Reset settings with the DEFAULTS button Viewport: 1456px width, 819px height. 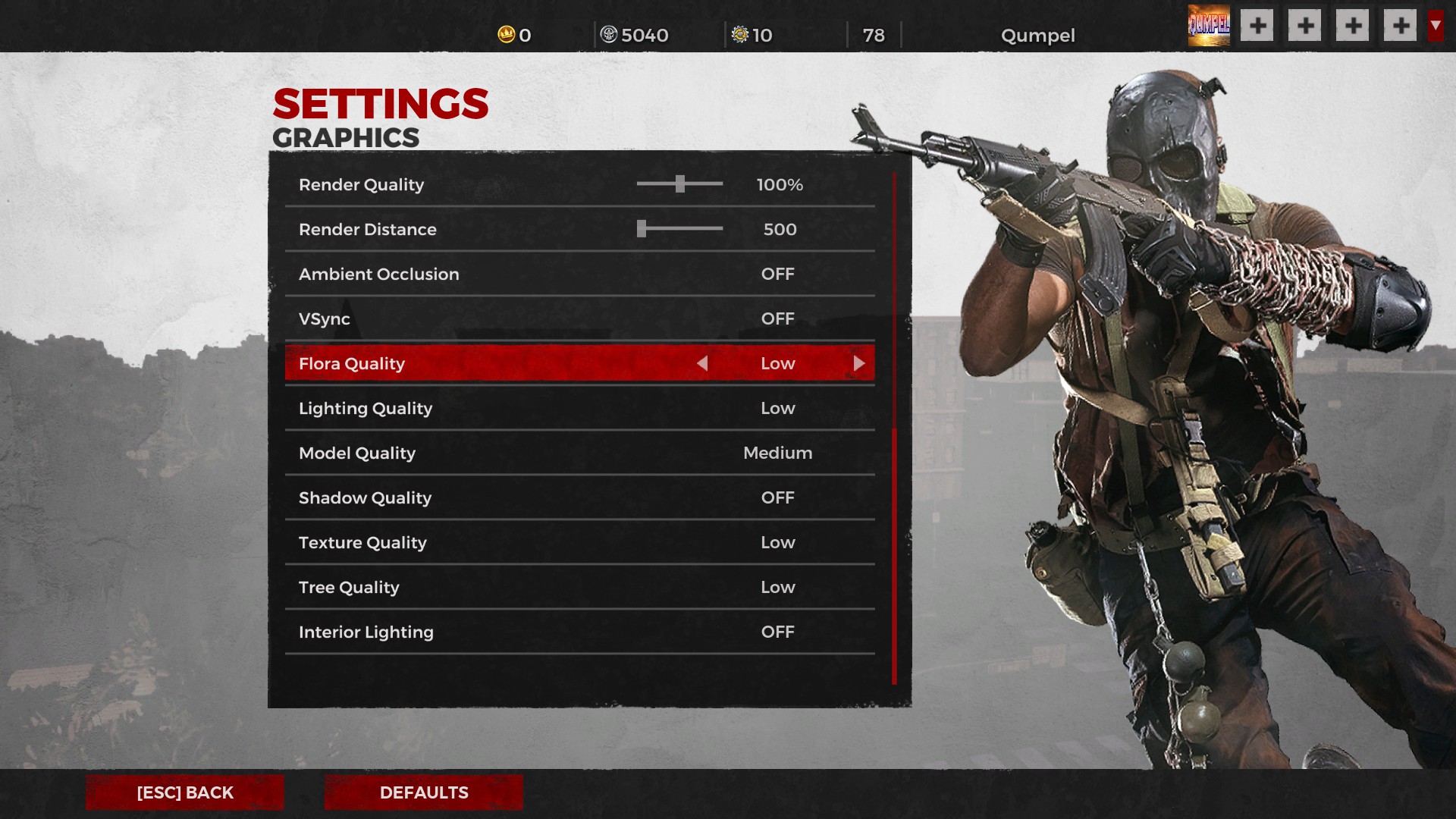pyautogui.click(x=423, y=792)
